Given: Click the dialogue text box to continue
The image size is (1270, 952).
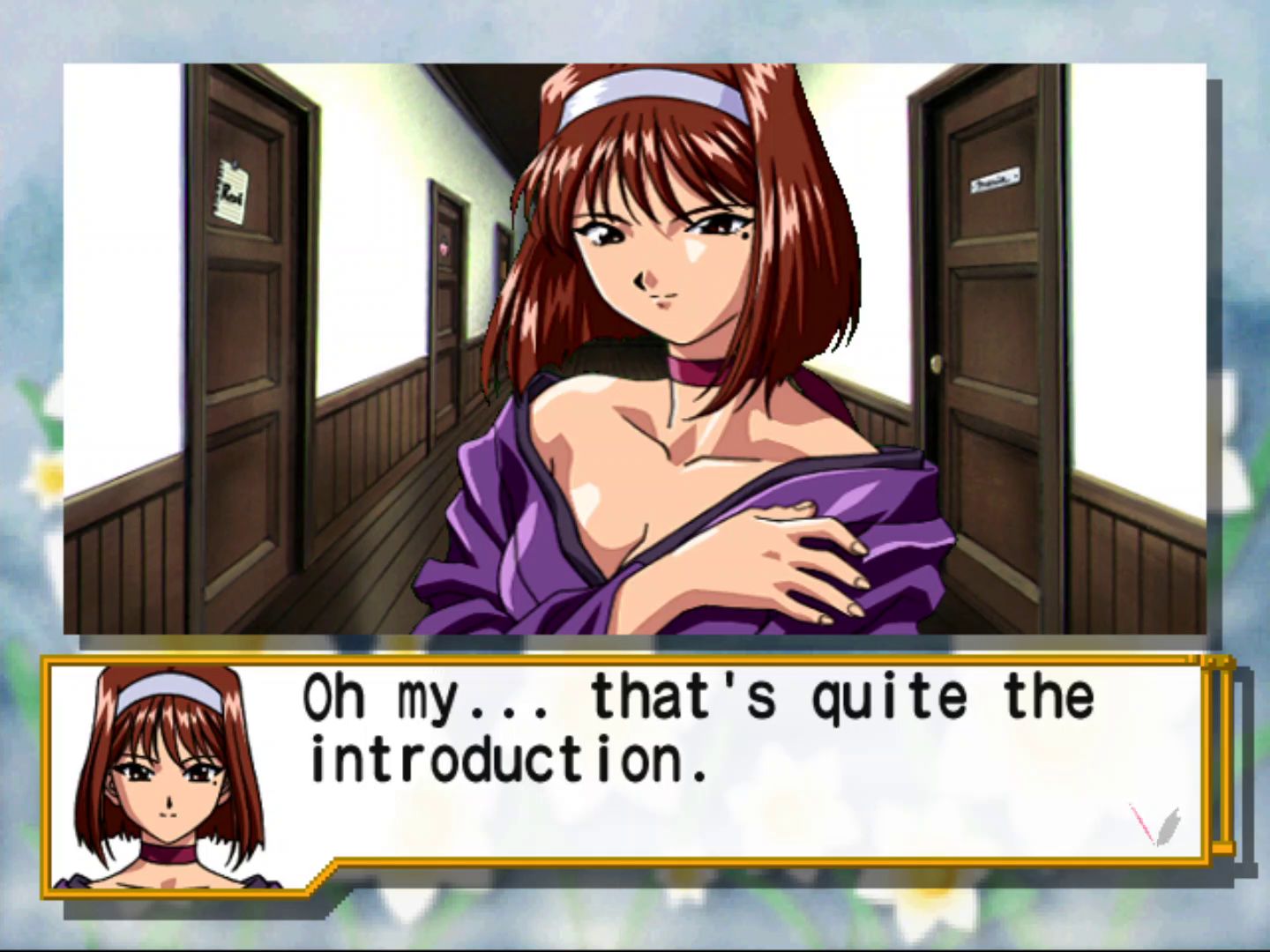Looking at the screenshot, I should click(706, 758).
